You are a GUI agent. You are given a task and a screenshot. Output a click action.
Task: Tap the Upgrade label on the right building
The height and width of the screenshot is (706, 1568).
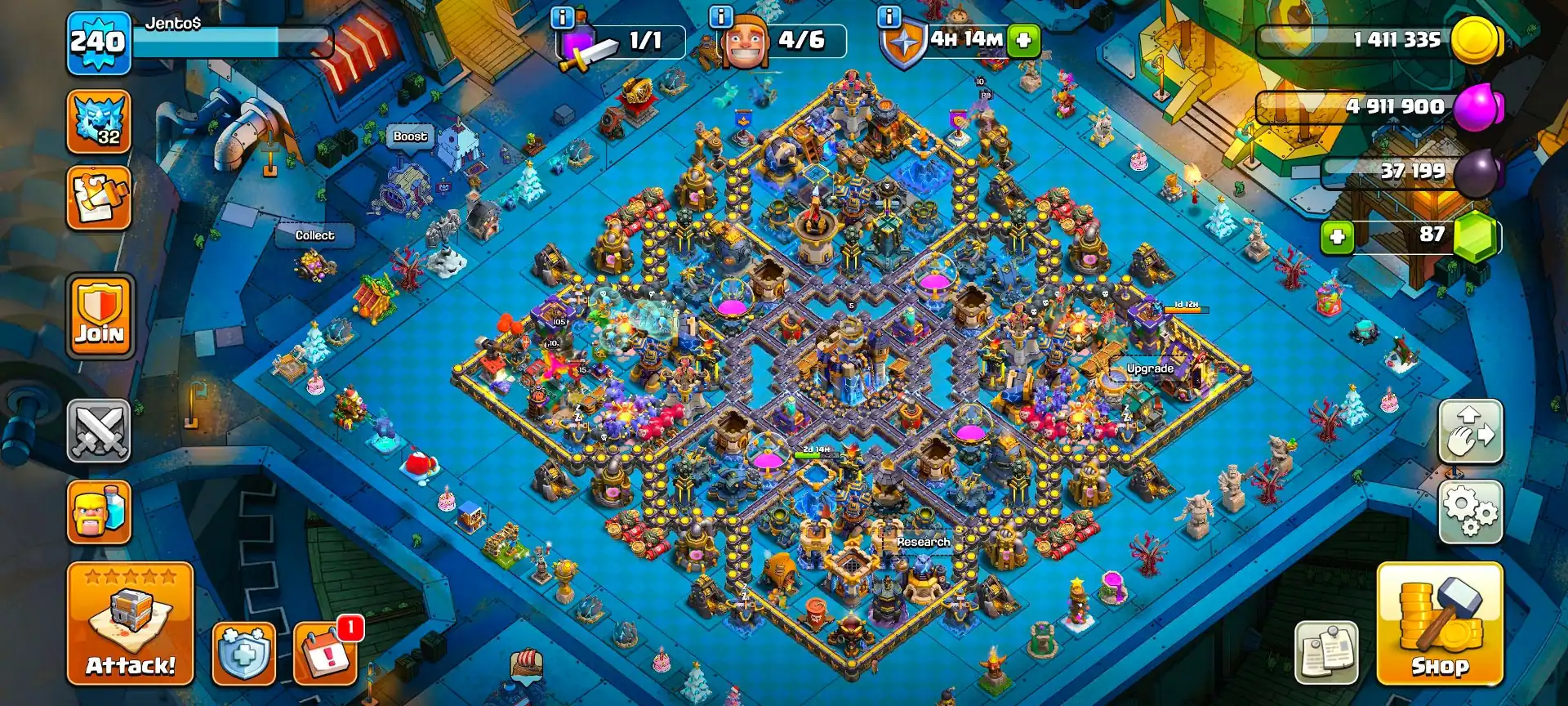[x=1150, y=369]
